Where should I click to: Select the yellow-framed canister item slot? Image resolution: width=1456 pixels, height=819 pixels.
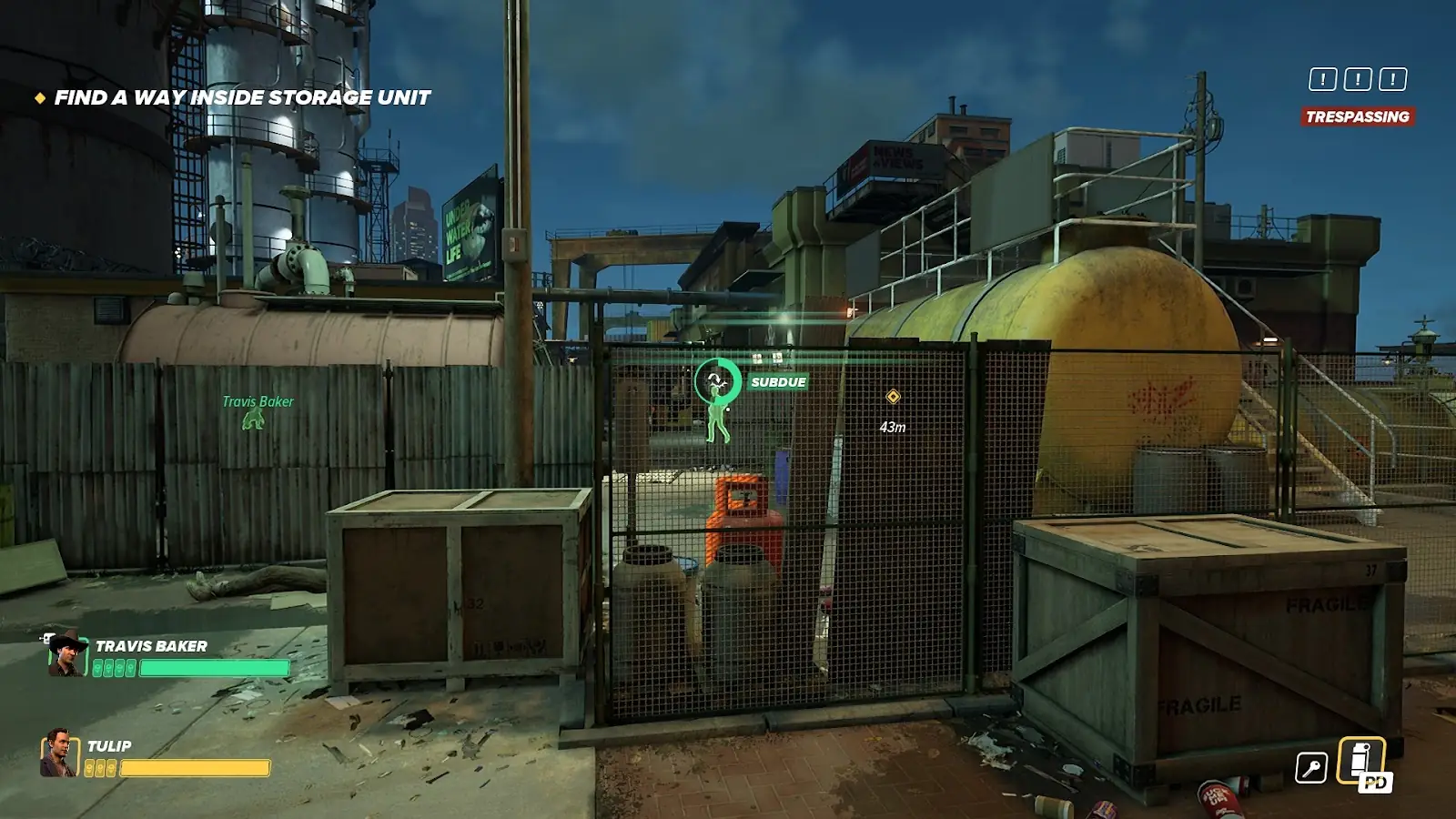pyautogui.click(x=1361, y=762)
